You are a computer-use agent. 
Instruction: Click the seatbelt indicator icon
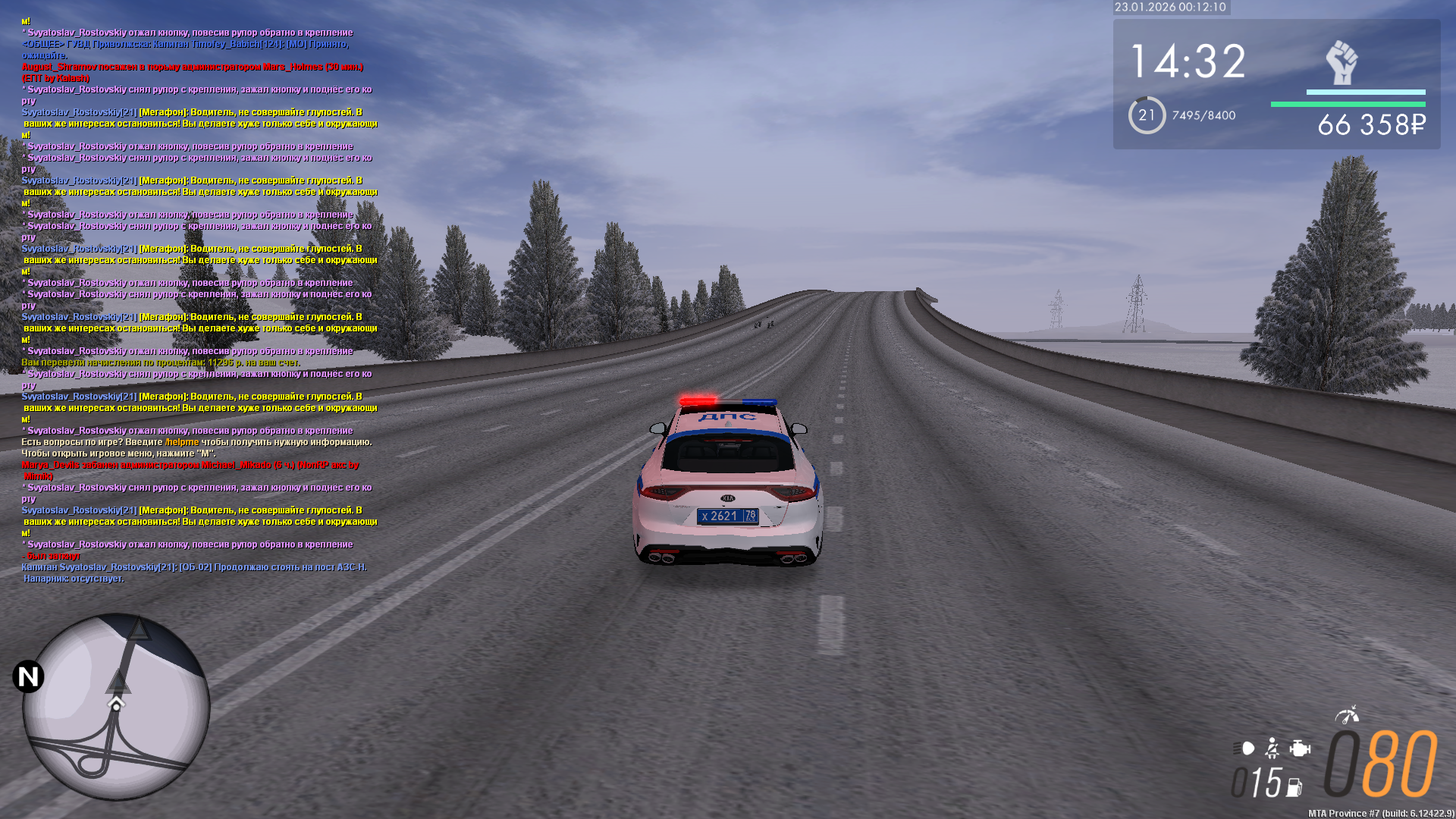[1272, 748]
